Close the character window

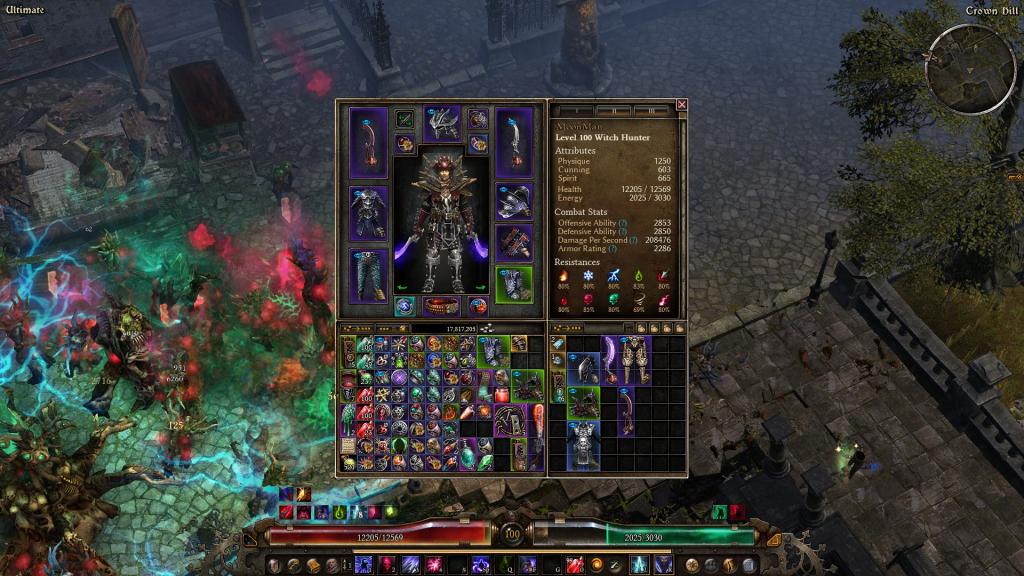tap(682, 104)
